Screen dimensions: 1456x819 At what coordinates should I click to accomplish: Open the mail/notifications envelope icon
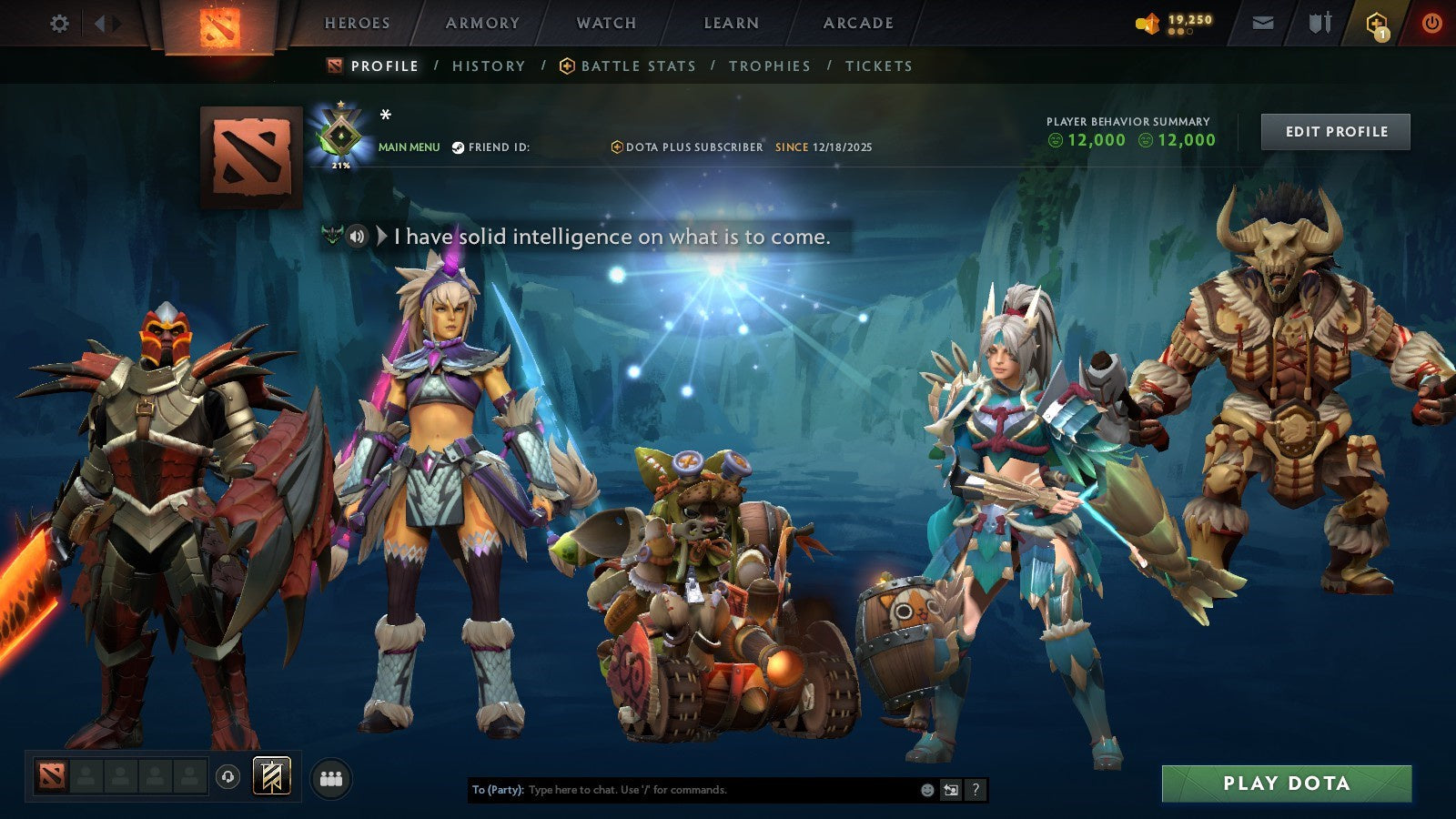coord(1263,23)
